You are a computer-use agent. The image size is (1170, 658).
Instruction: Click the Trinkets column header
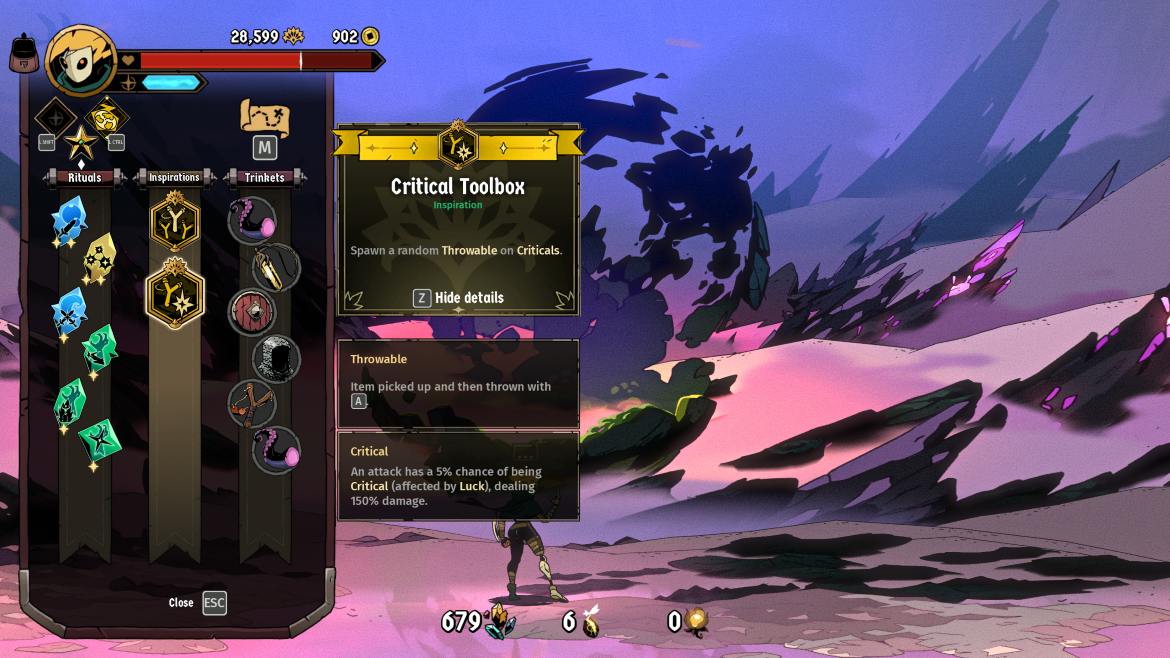(265, 178)
